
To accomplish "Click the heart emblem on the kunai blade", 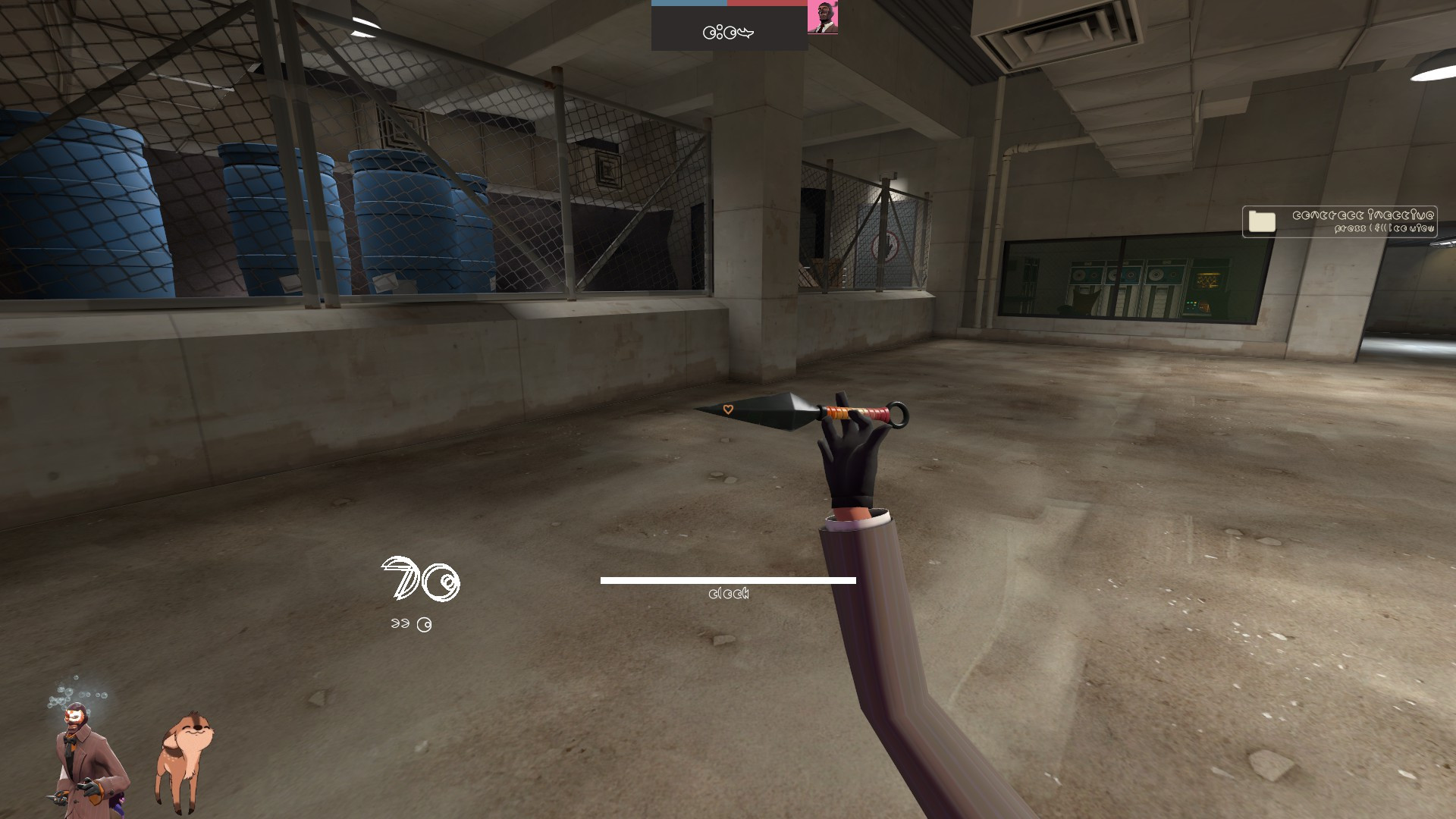I will [726, 409].
